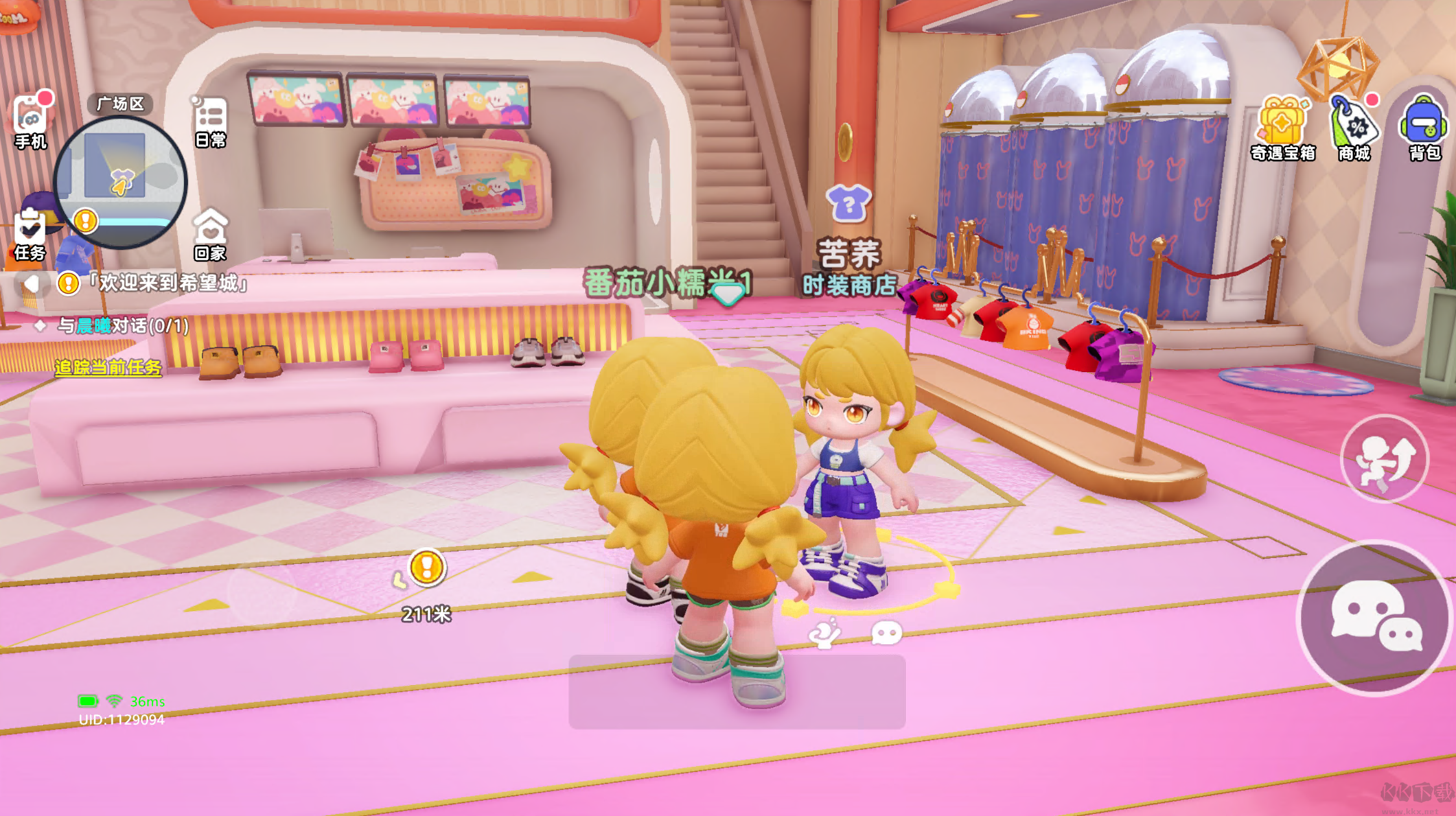
Task: Select the small speech bubble icon
Action: (x=886, y=633)
